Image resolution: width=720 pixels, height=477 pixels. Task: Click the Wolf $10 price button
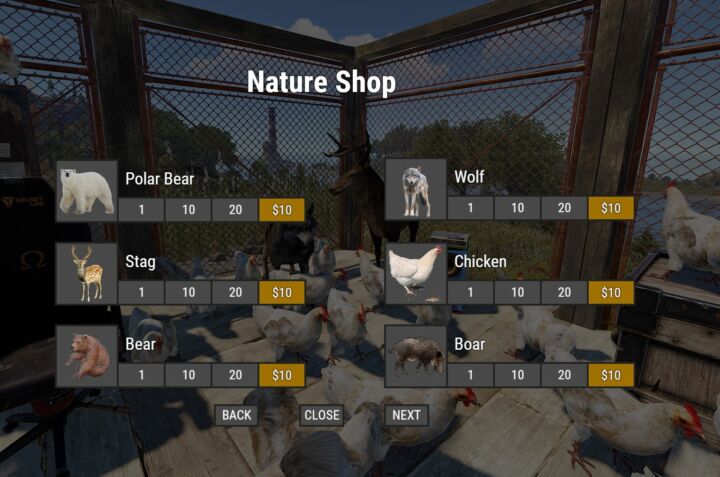(x=611, y=208)
